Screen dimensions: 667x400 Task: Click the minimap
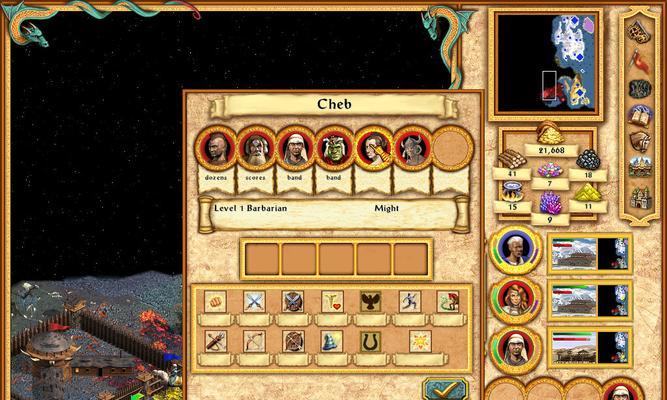547,62
